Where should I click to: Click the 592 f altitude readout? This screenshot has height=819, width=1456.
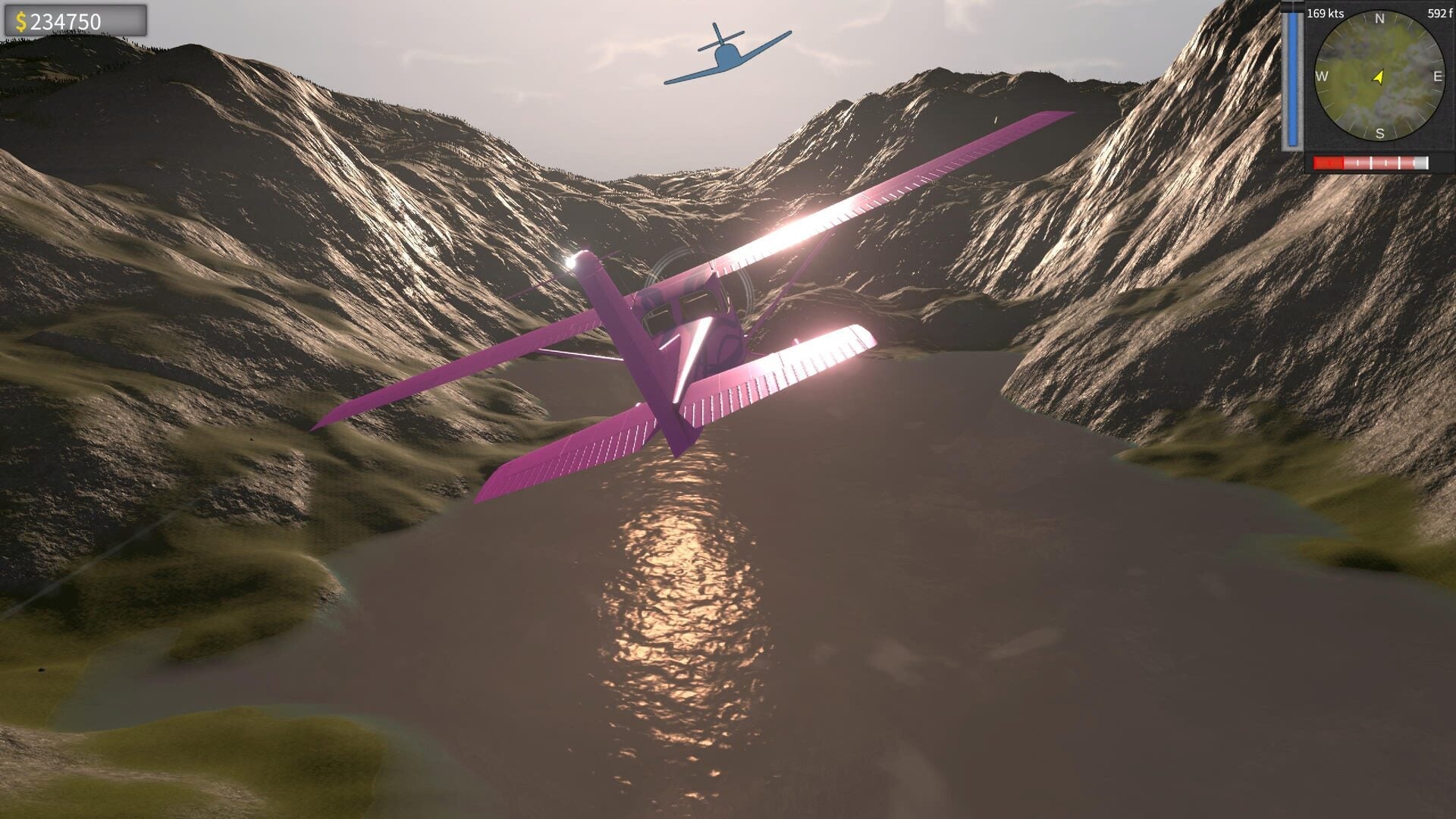click(x=1439, y=13)
